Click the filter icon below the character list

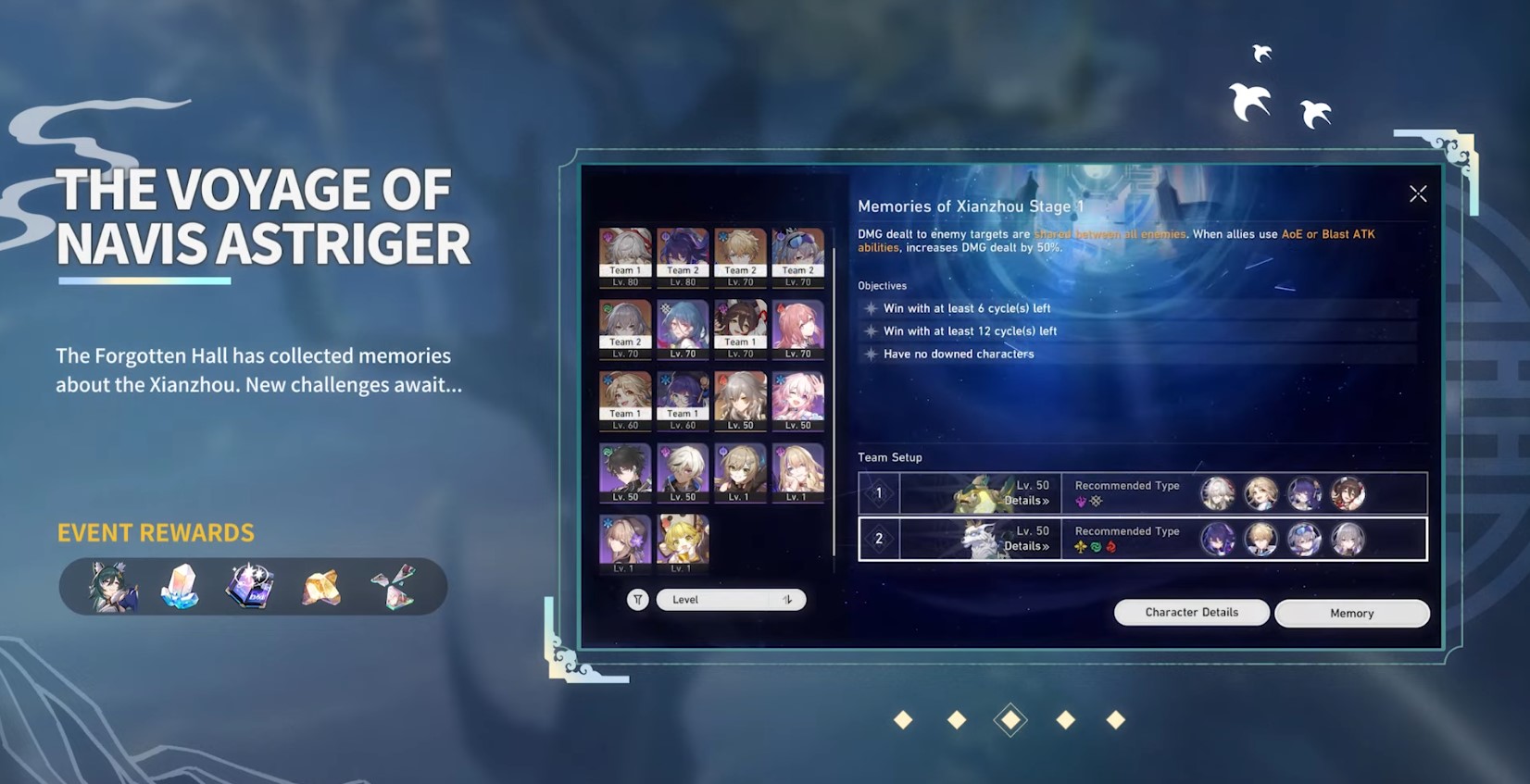tap(639, 600)
